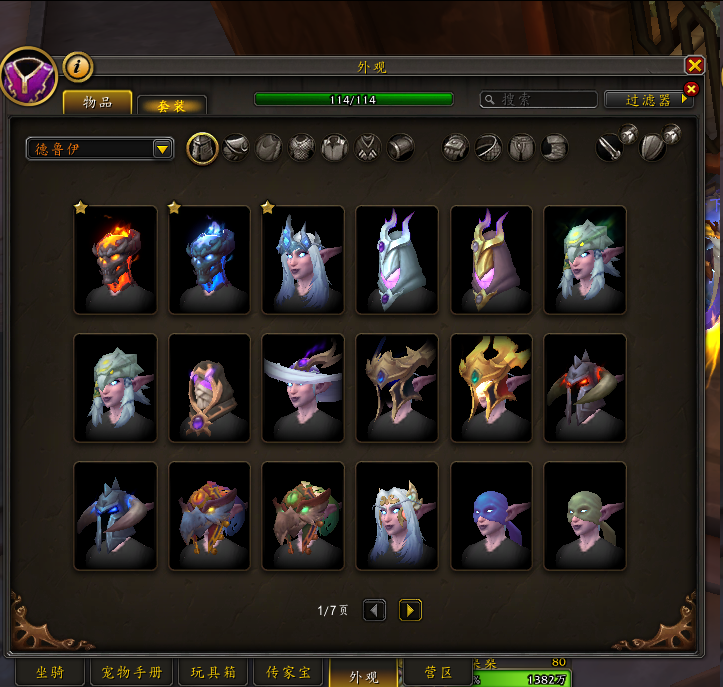Select the white blindfold headpiece appearance

point(303,387)
